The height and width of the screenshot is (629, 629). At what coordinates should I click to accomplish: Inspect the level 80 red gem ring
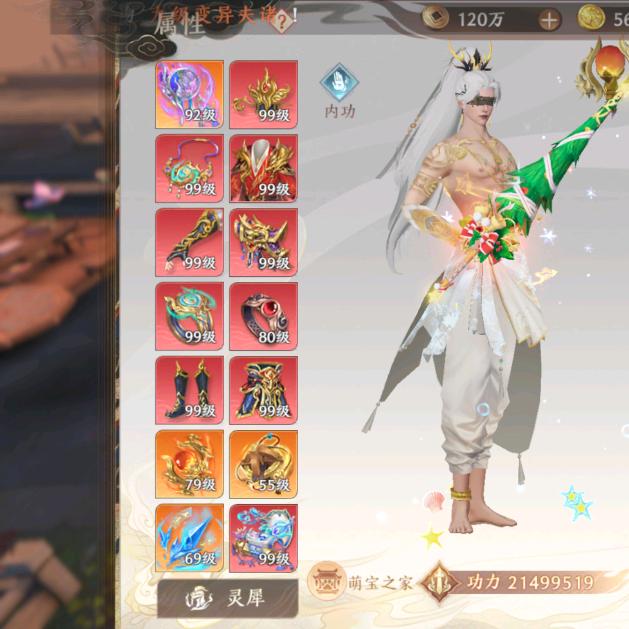(263, 316)
